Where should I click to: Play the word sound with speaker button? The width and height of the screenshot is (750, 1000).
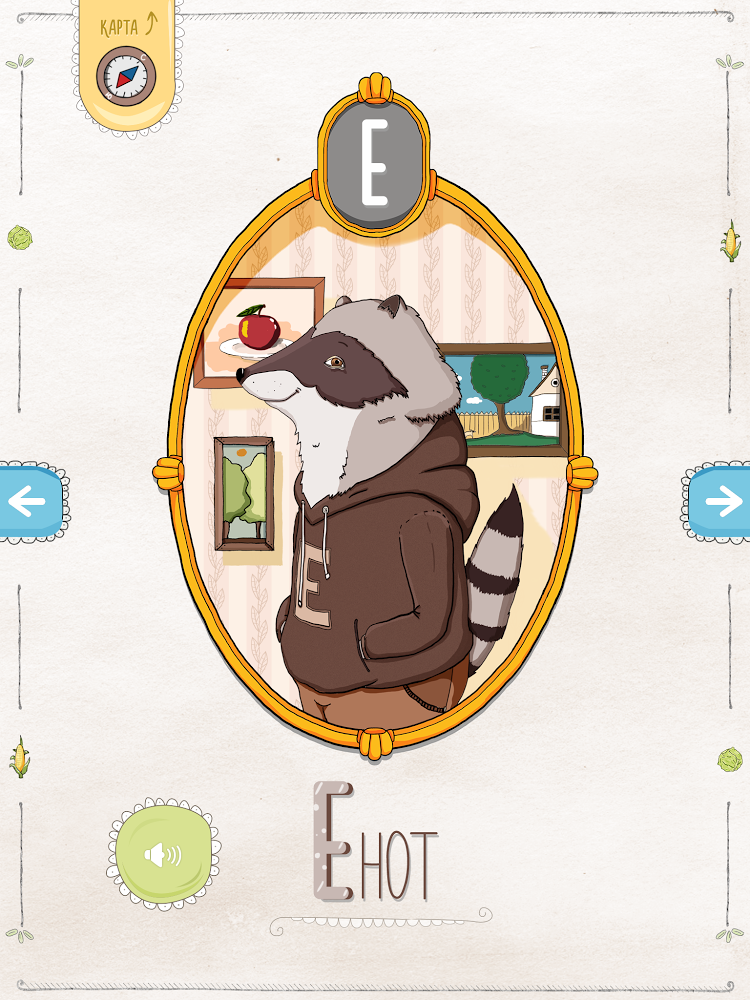coord(163,854)
